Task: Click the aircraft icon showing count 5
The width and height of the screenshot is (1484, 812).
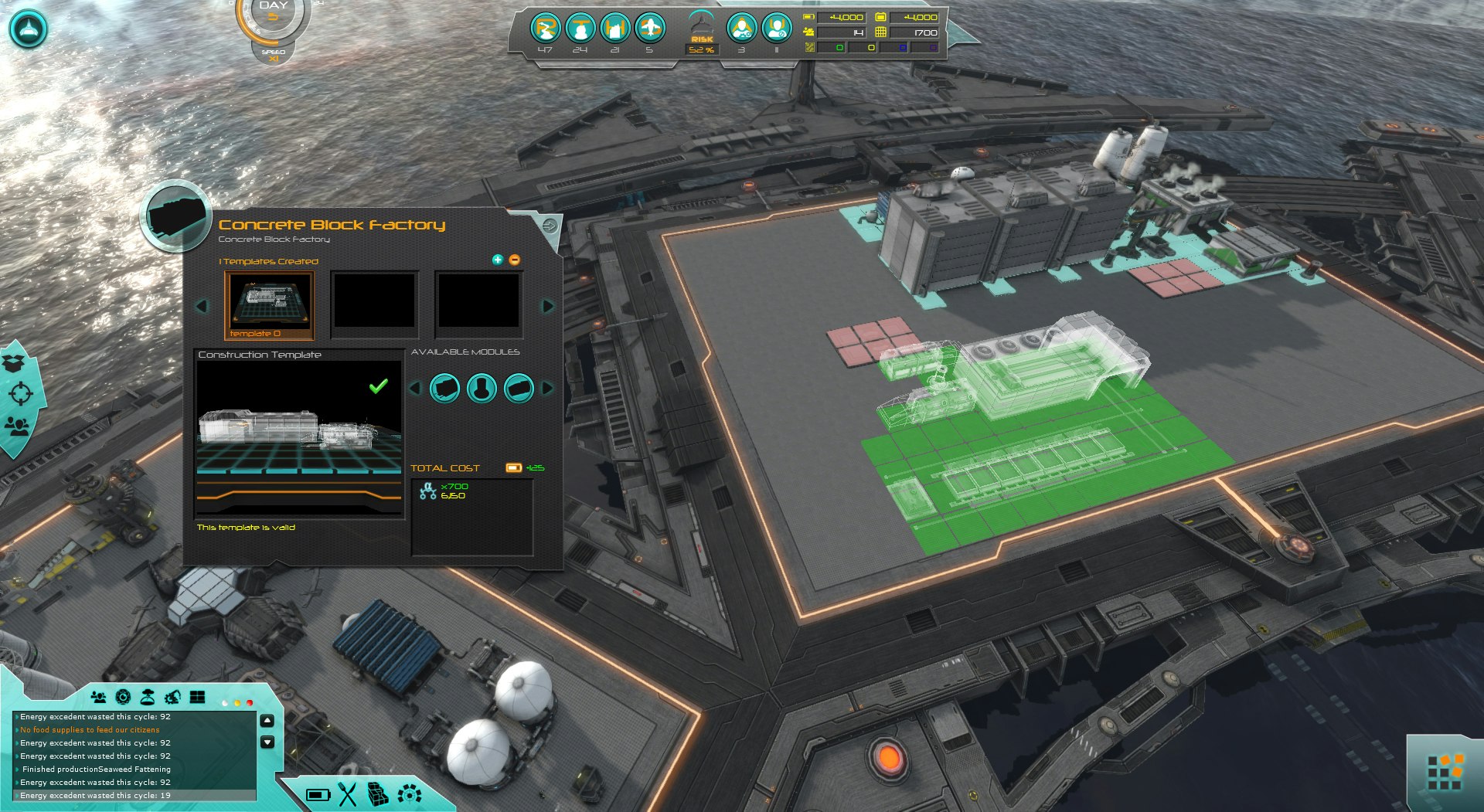Action: [x=652, y=29]
